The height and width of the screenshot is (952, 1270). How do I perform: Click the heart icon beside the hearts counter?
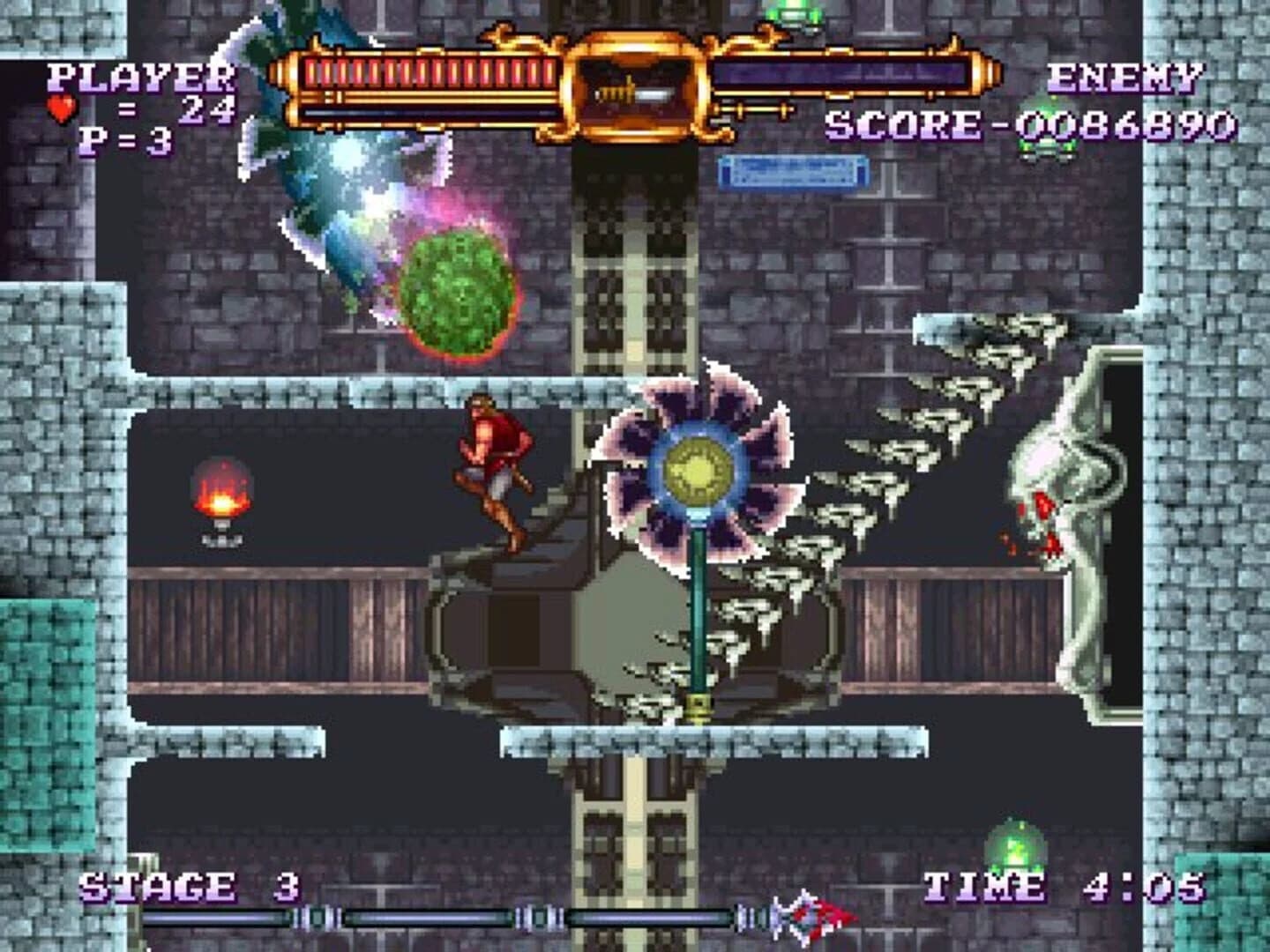60,109
